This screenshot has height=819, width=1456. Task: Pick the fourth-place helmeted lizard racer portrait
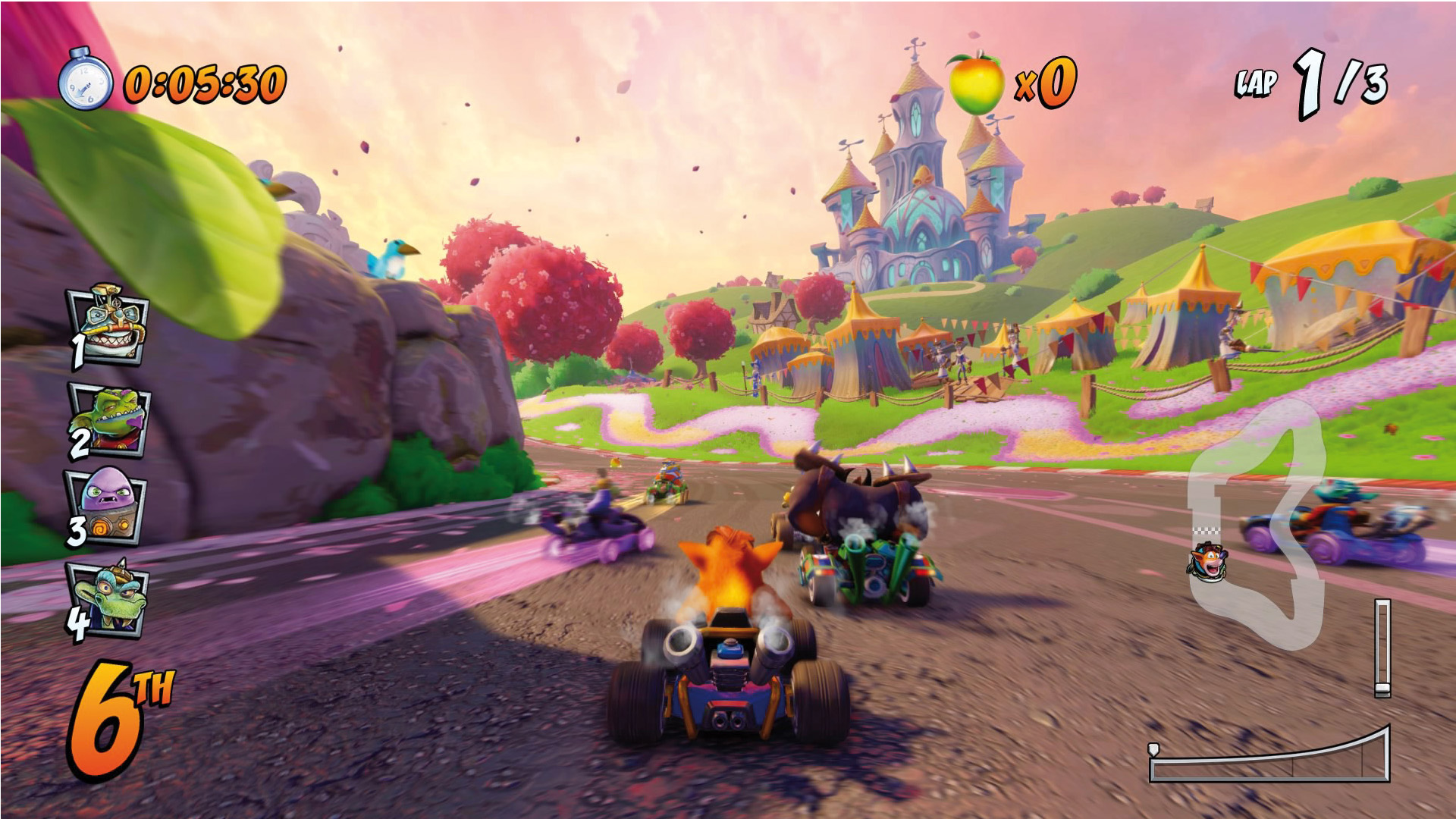[108, 599]
